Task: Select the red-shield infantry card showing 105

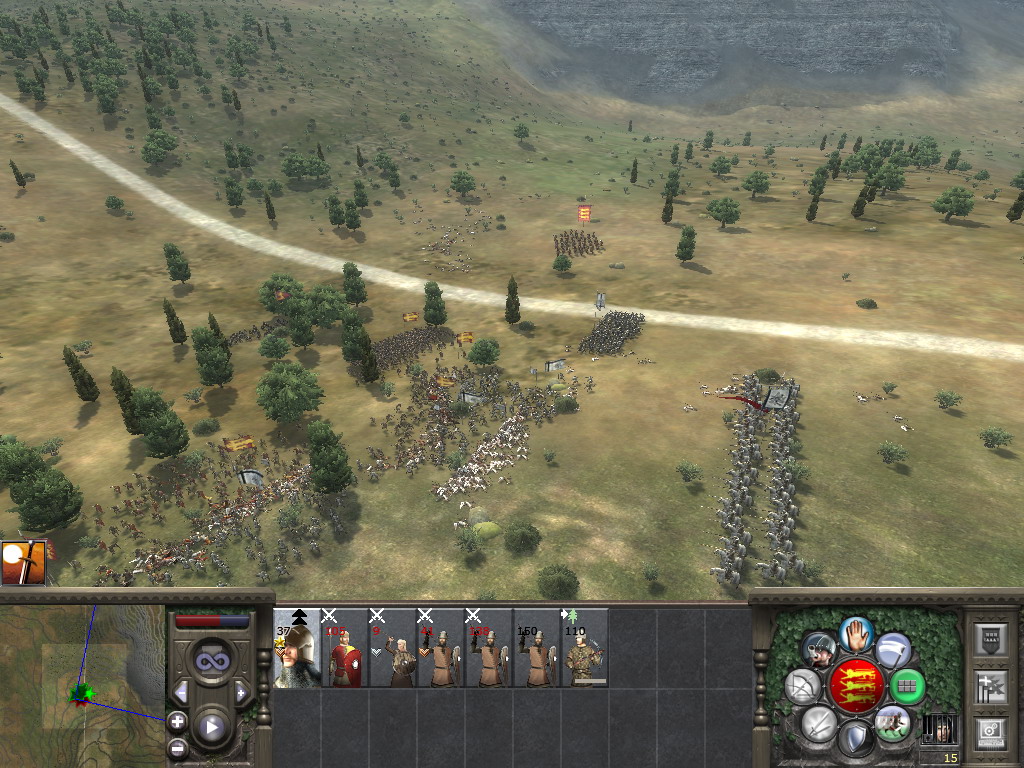Action: pyautogui.click(x=345, y=648)
